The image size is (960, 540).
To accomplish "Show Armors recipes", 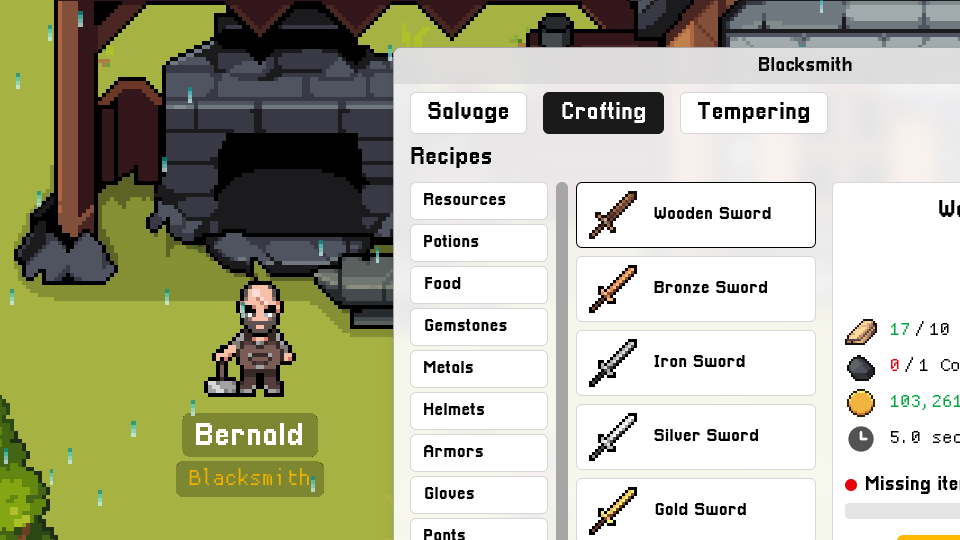I will click(478, 452).
